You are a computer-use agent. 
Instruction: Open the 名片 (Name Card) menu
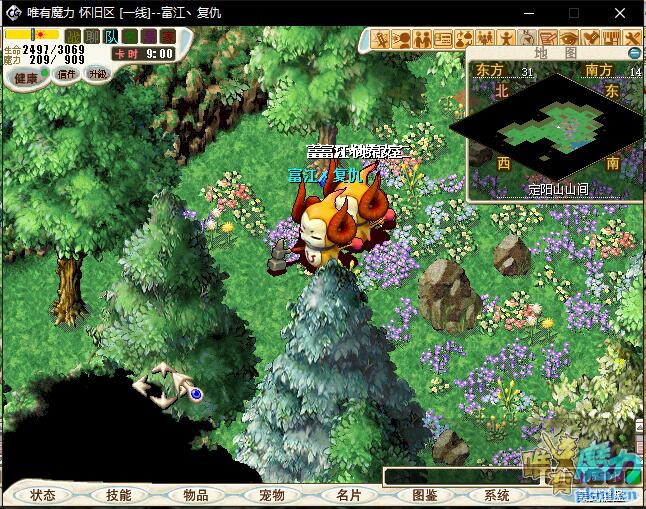point(348,495)
